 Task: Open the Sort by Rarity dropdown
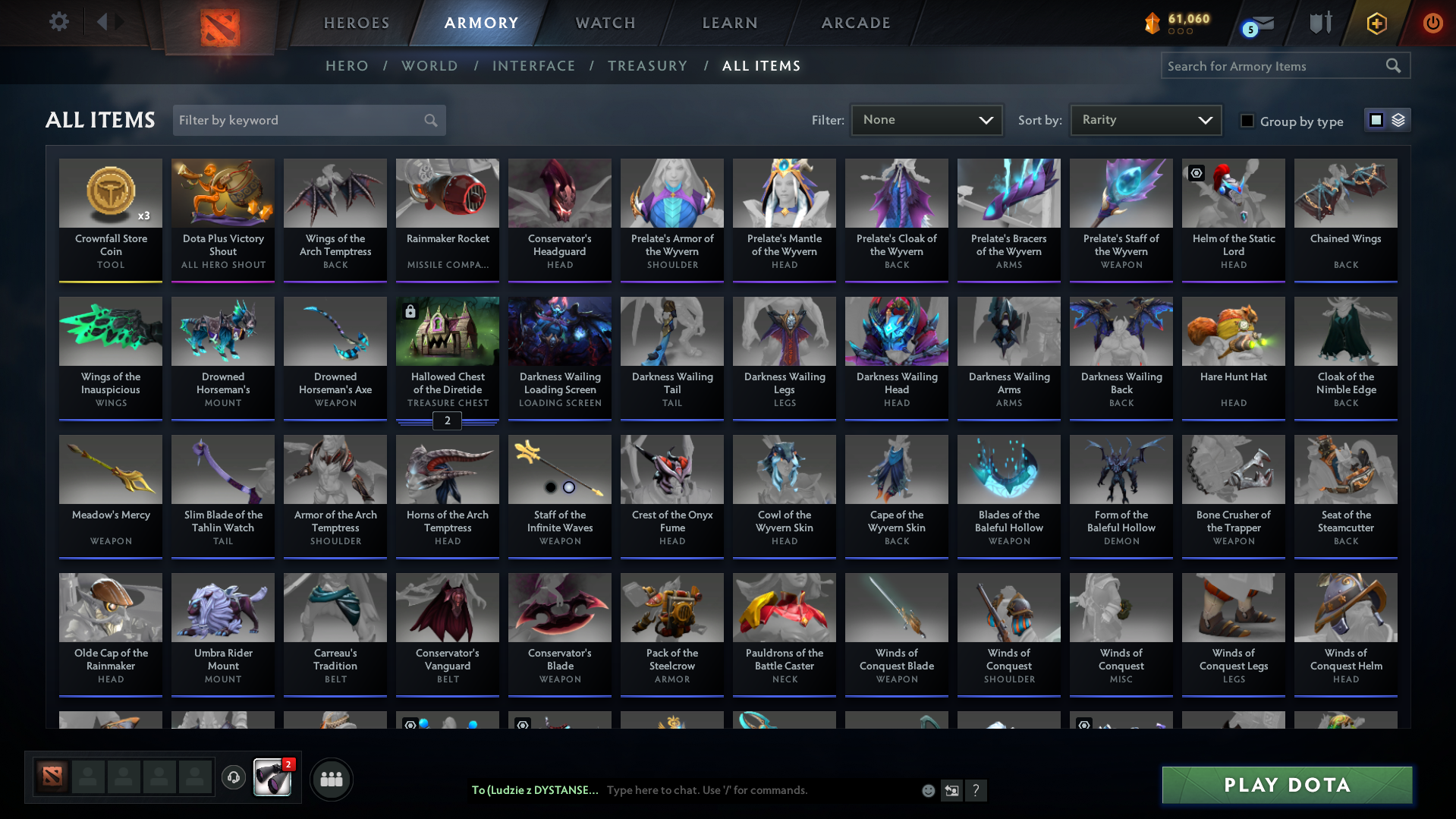coord(1144,119)
